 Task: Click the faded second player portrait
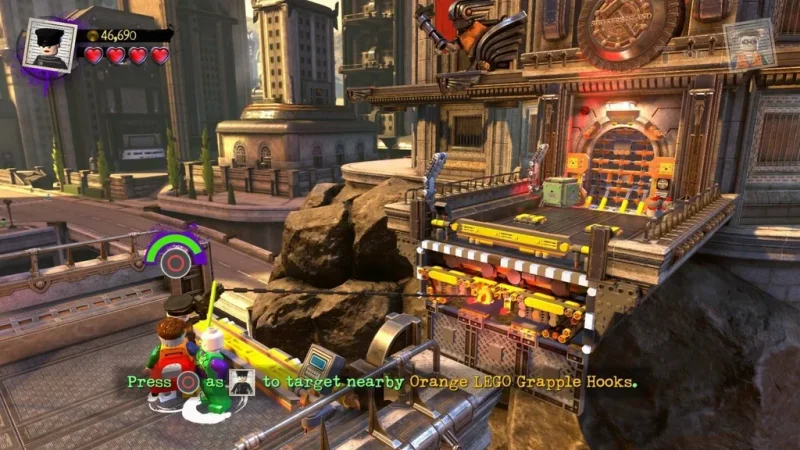click(750, 44)
